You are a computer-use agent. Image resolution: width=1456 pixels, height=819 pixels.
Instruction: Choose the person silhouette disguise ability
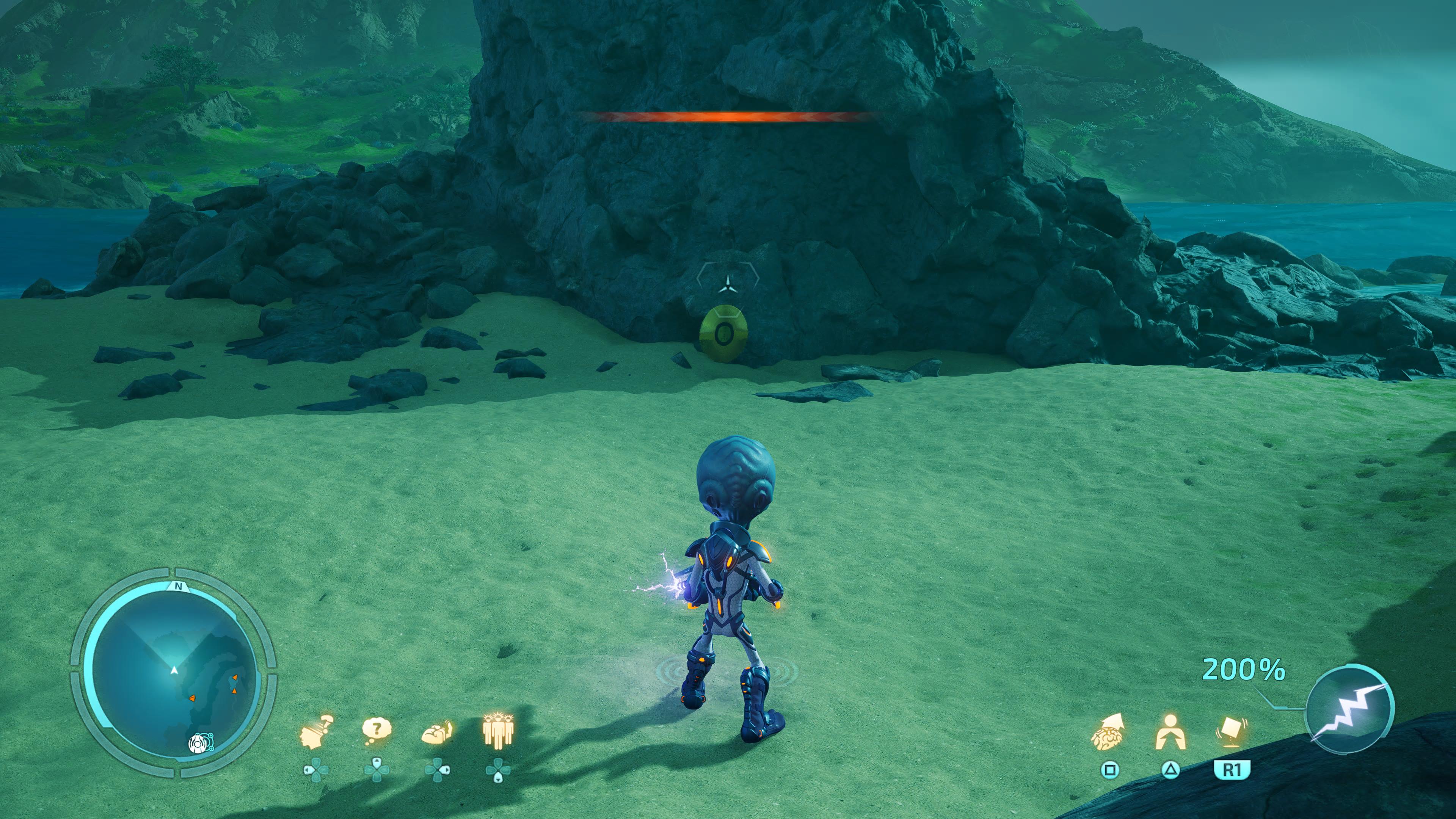pyautogui.click(x=1170, y=733)
